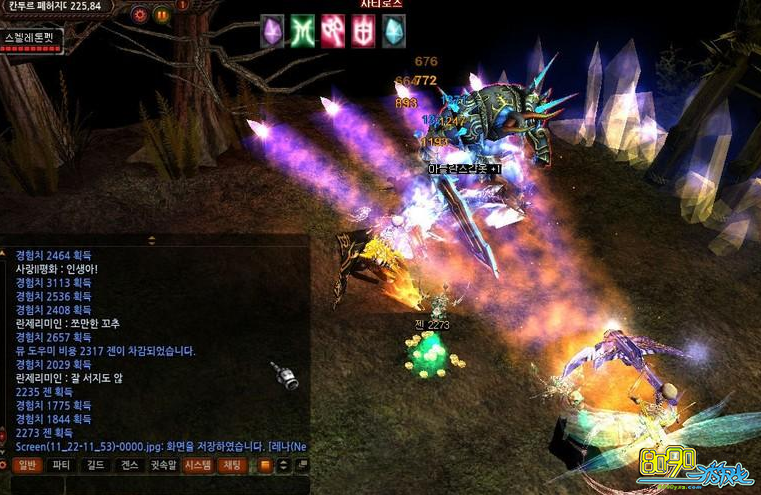Click the chat up-down arrow button
This screenshot has width=761, height=495.
point(284,465)
